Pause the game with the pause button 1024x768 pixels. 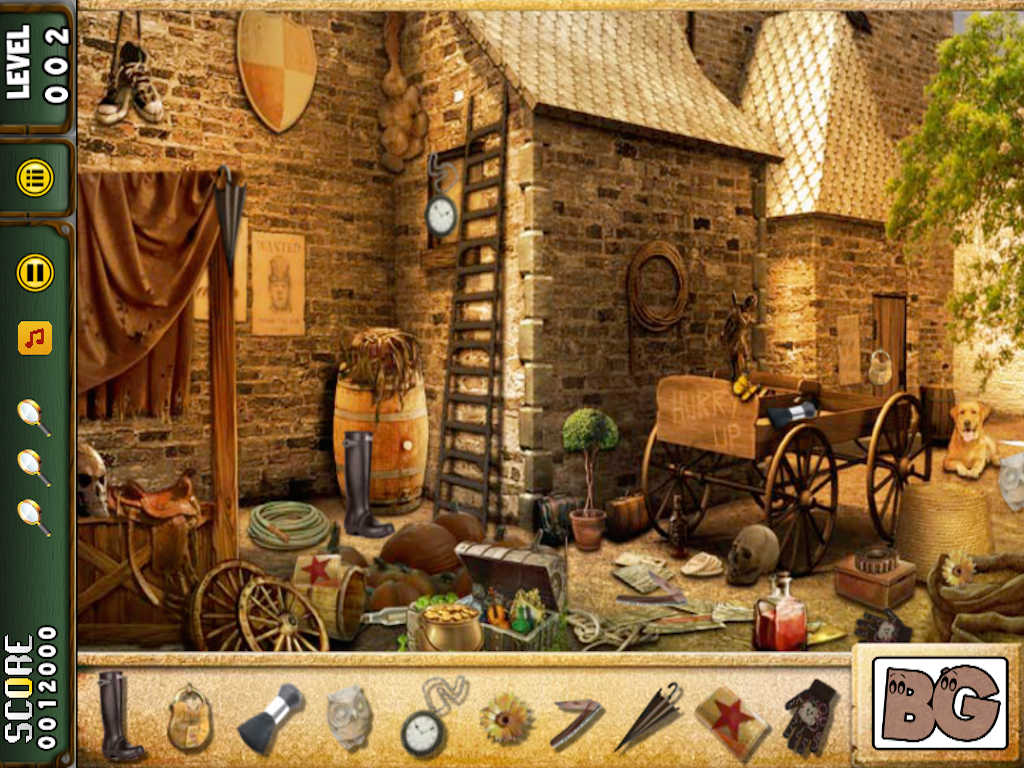[x=35, y=272]
